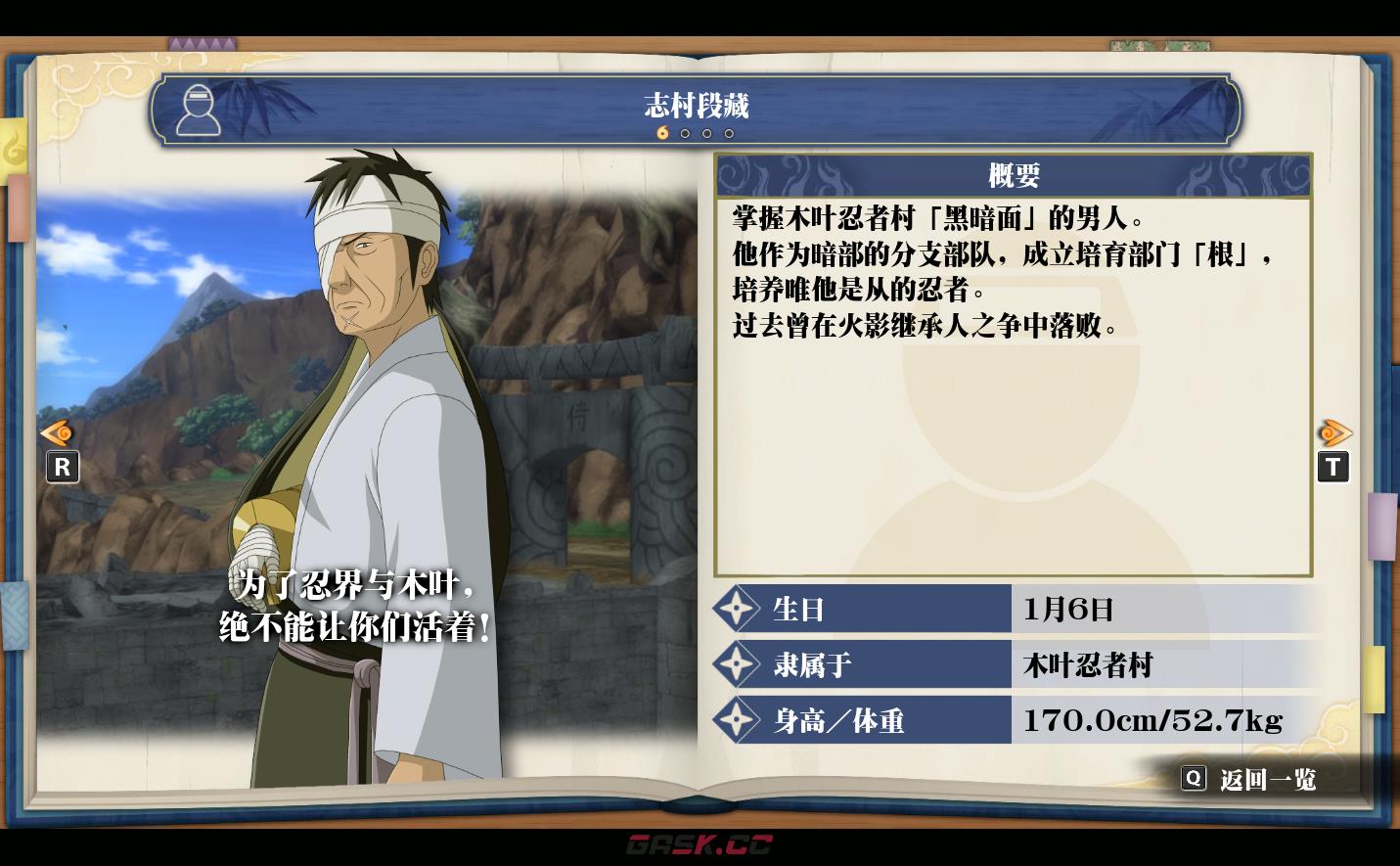Click the 志村段藏 title banner
Image resolution: width=1400 pixels, height=866 pixels.
[x=696, y=108]
